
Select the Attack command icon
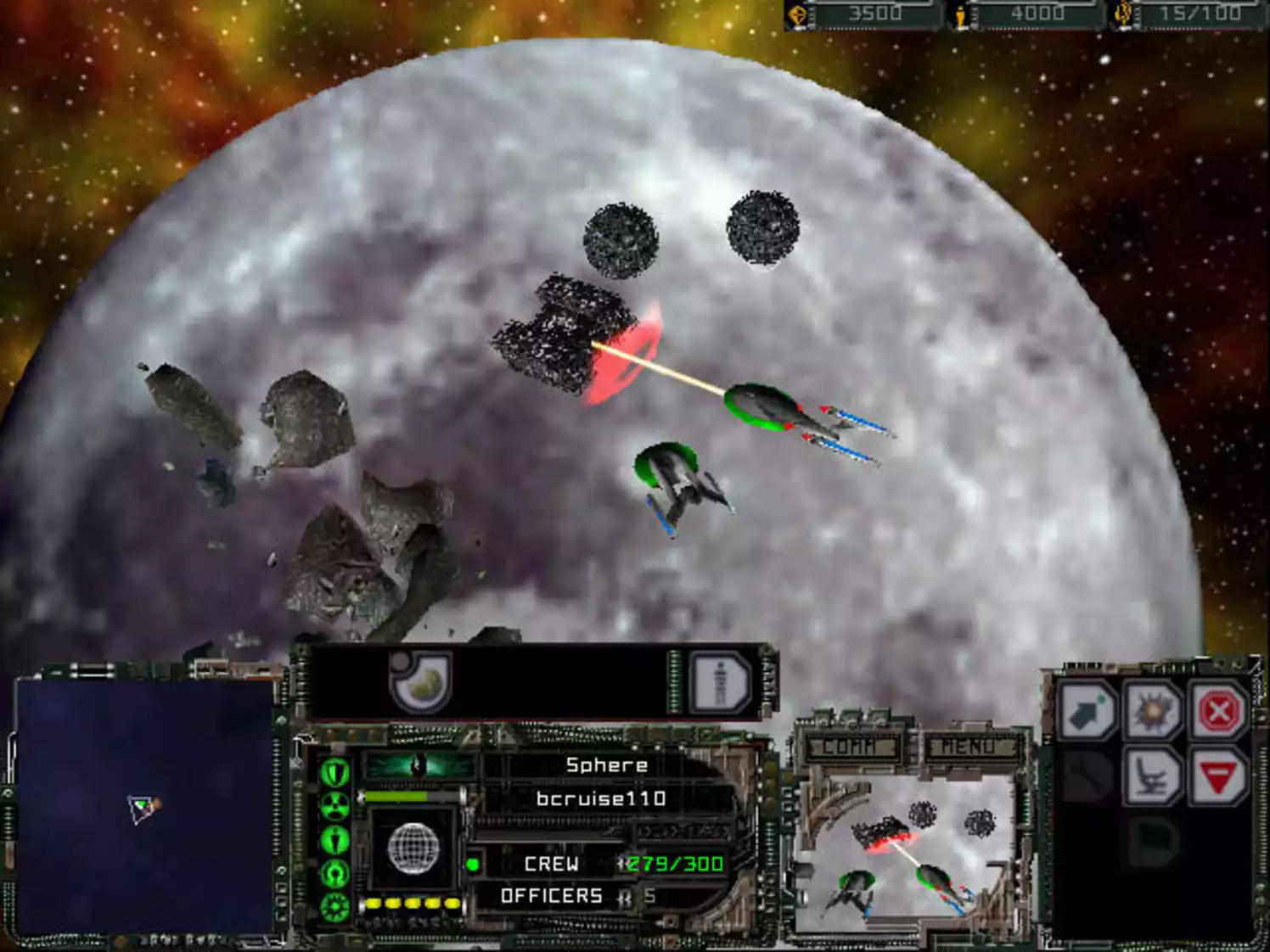coord(1153,711)
